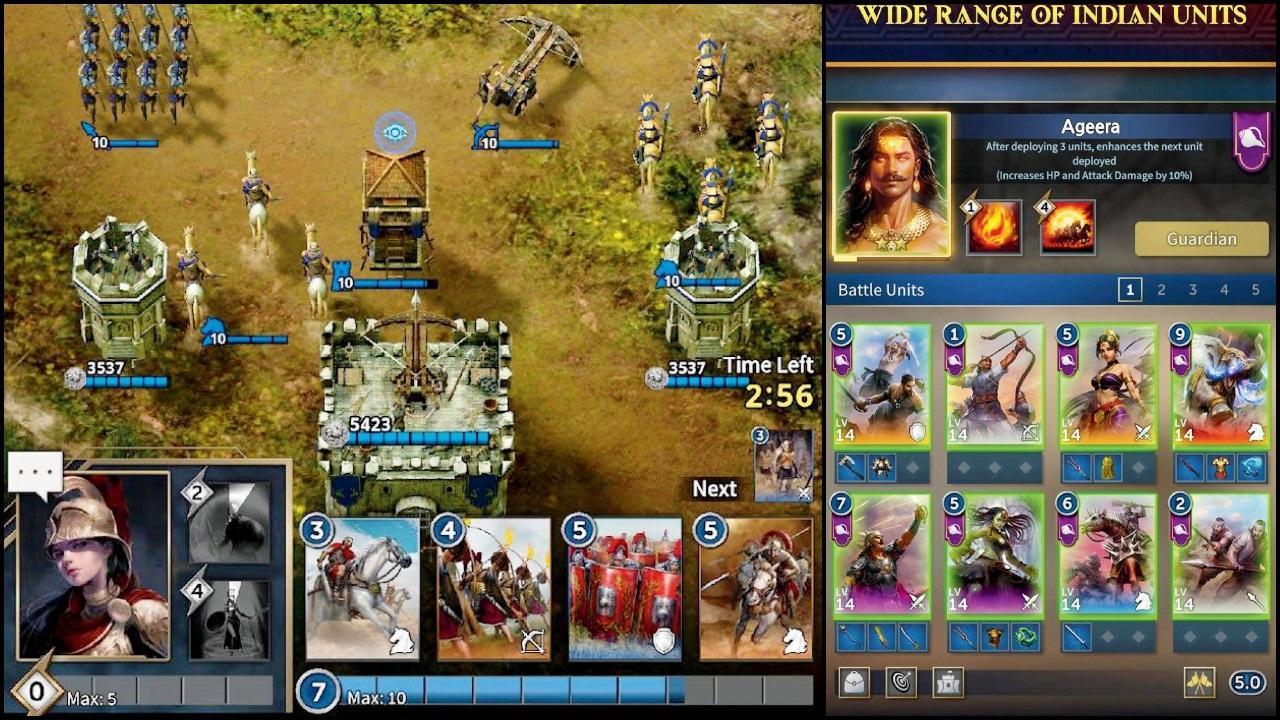Switch to battle units deck 5
The height and width of the screenshot is (720, 1280).
click(x=1256, y=290)
